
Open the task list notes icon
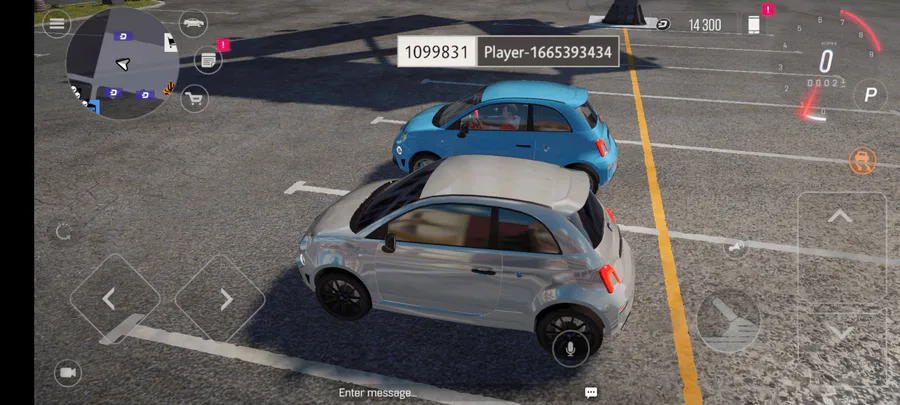click(x=207, y=60)
